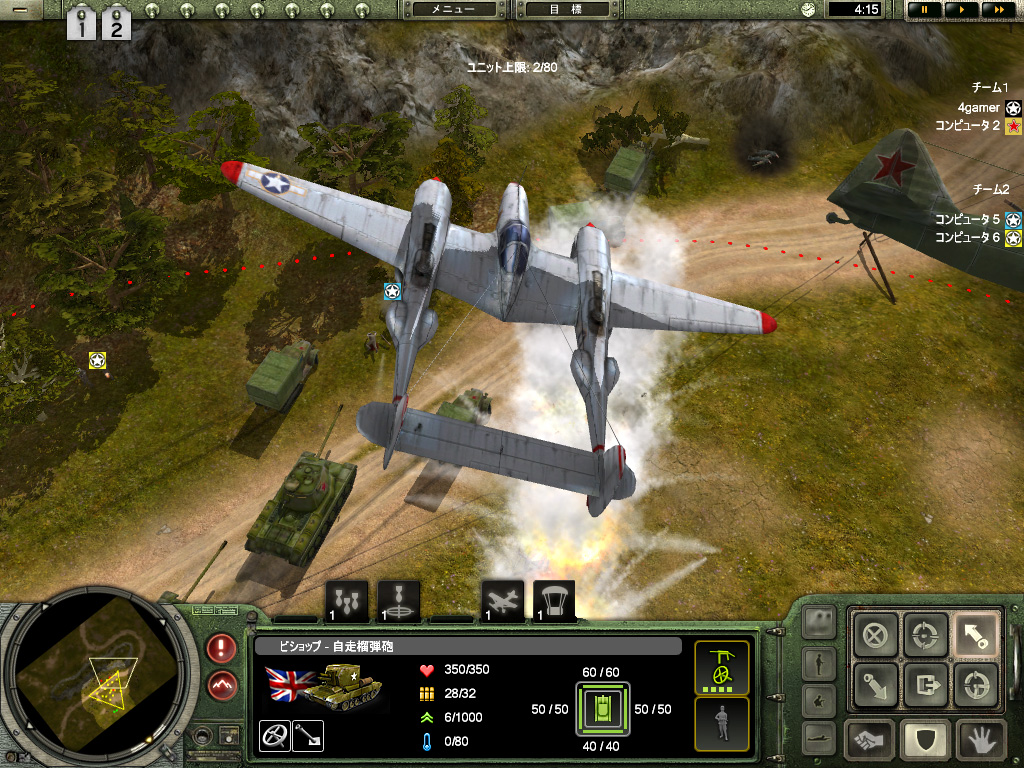The image size is (1024, 768).
Task: Set game speed to normal play
Action: (960, 9)
